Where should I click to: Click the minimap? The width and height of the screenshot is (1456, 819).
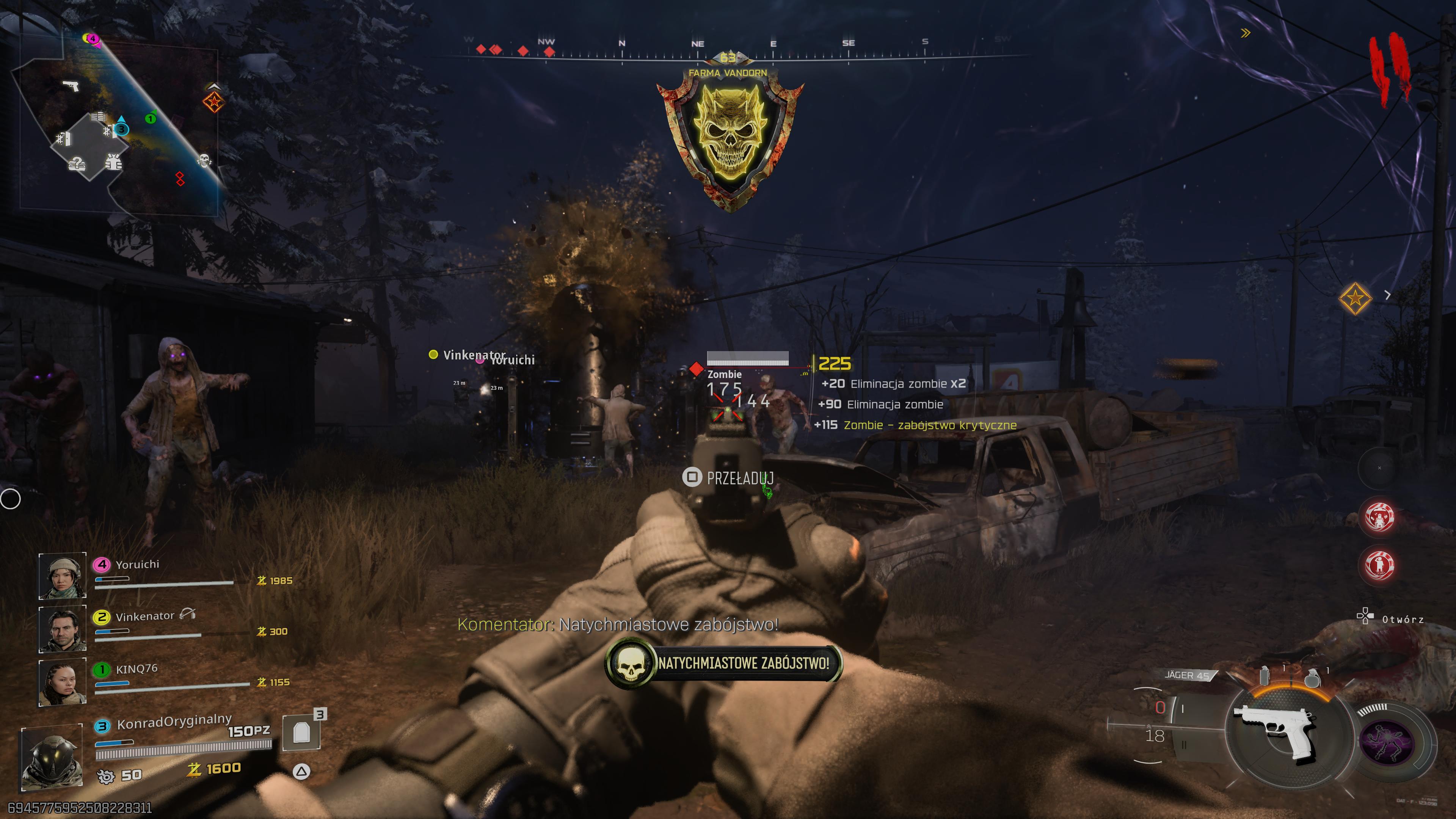coord(116,124)
